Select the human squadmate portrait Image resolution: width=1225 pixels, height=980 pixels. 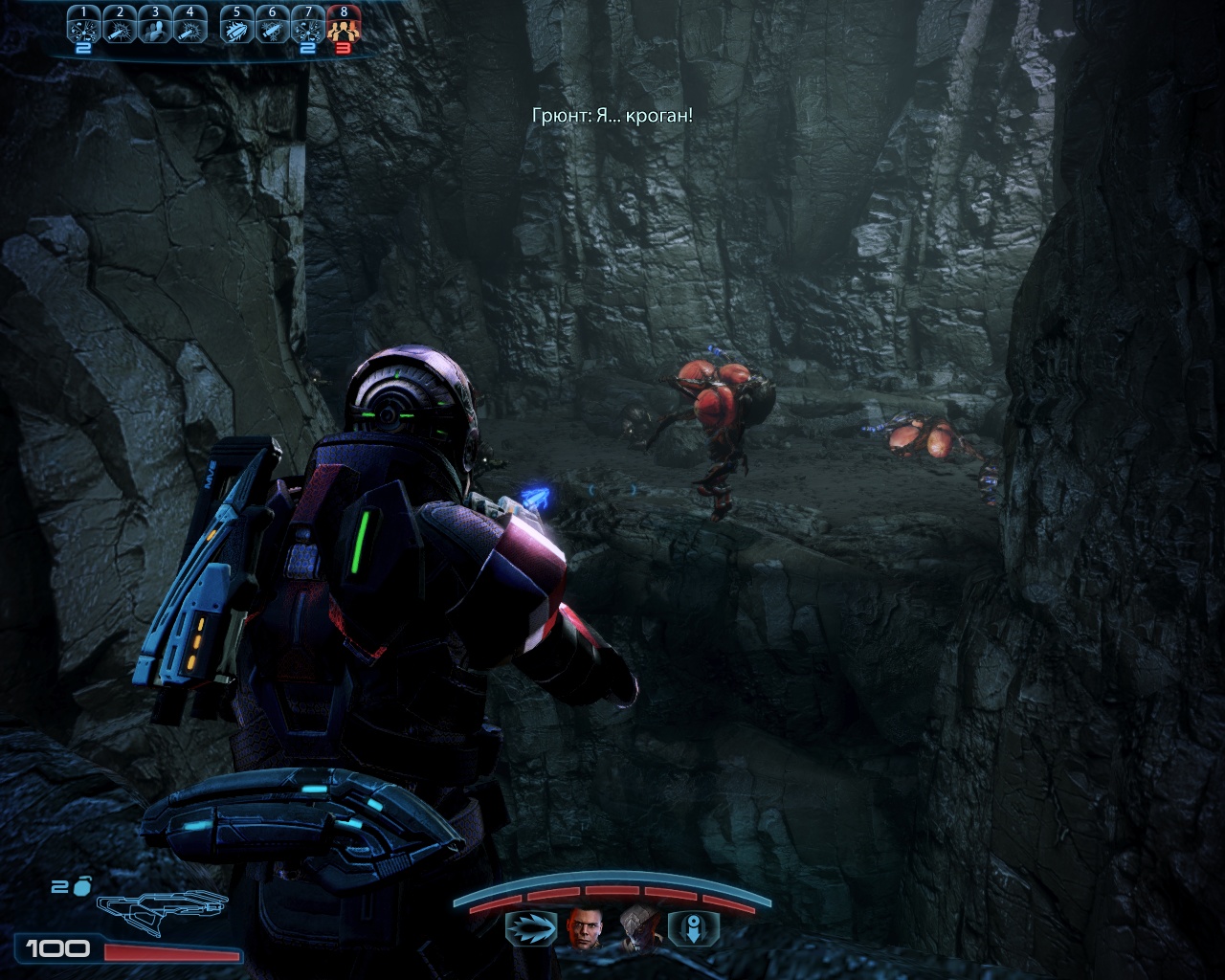[582, 928]
